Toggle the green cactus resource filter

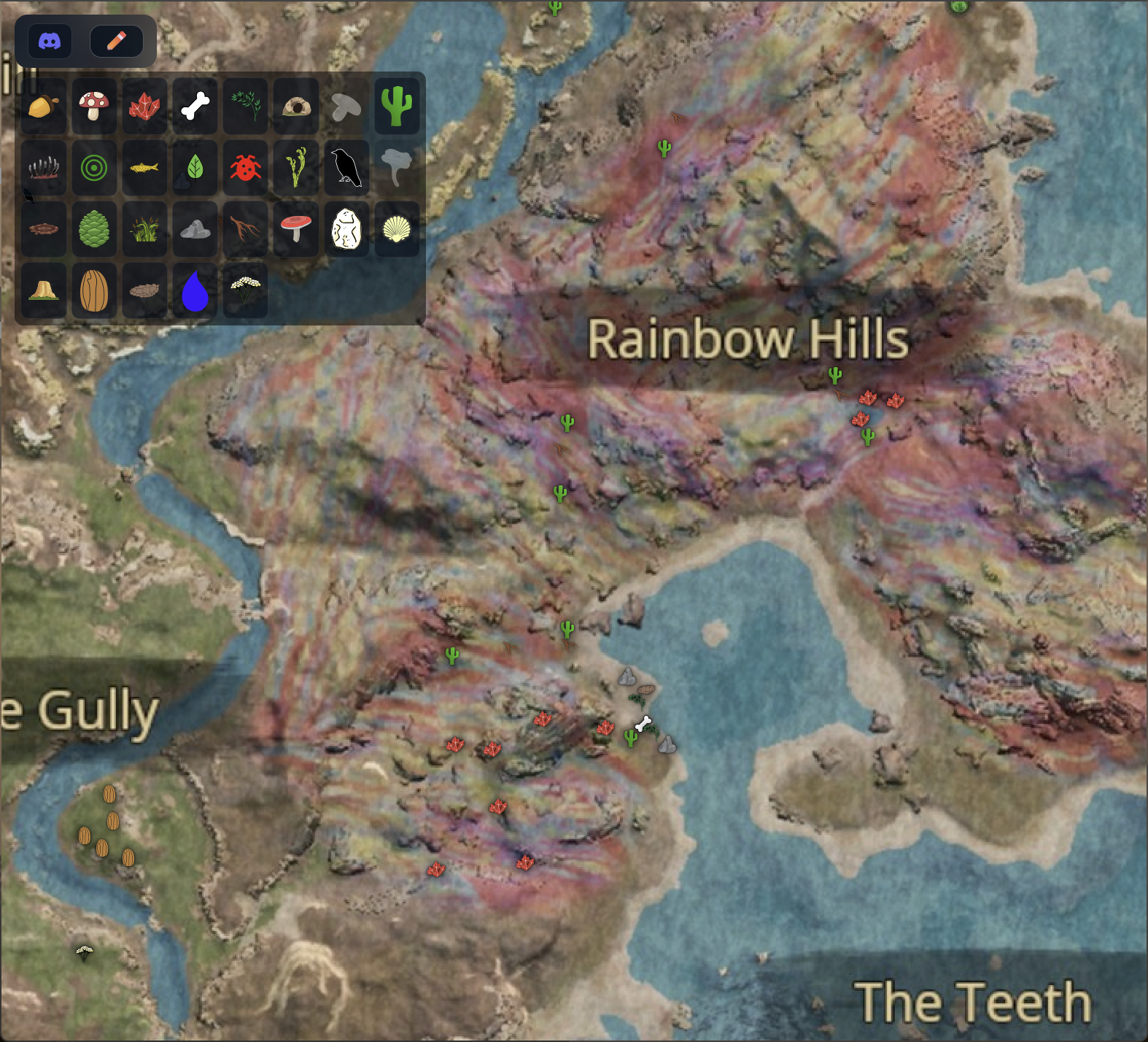396,107
